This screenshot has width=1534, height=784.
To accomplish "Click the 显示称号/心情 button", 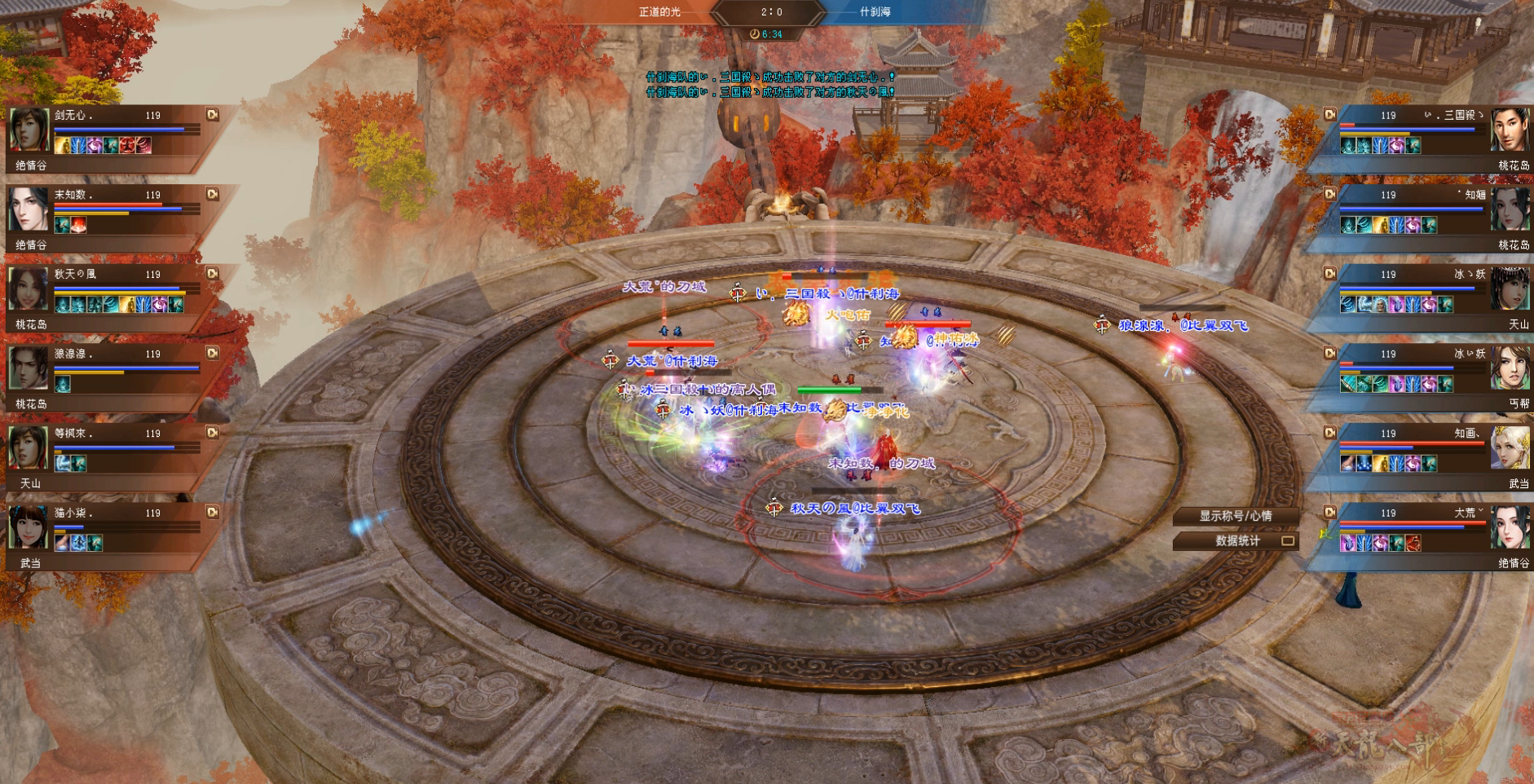I will coord(1234,516).
